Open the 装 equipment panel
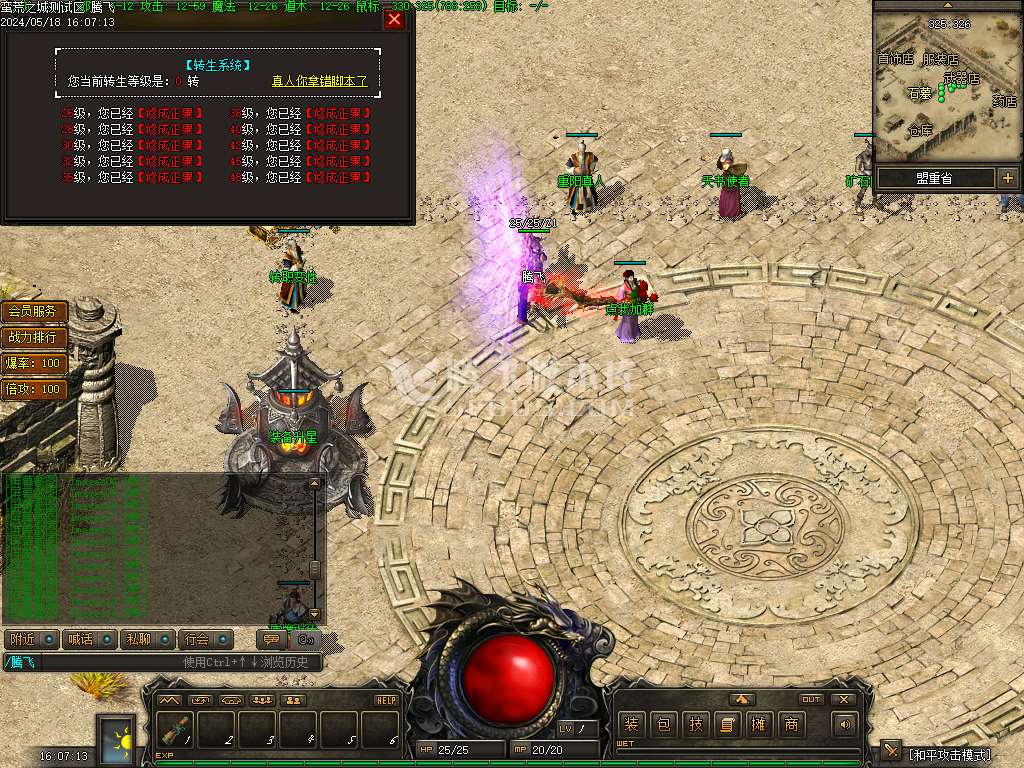The height and width of the screenshot is (768, 1024). point(631,724)
